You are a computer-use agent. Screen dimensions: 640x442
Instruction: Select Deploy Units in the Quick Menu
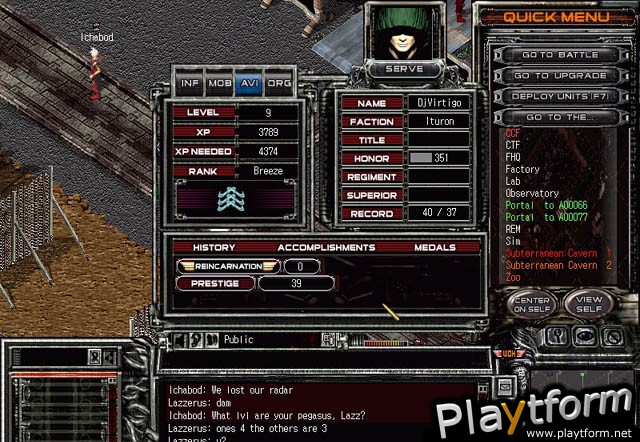pyautogui.click(x=558, y=96)
